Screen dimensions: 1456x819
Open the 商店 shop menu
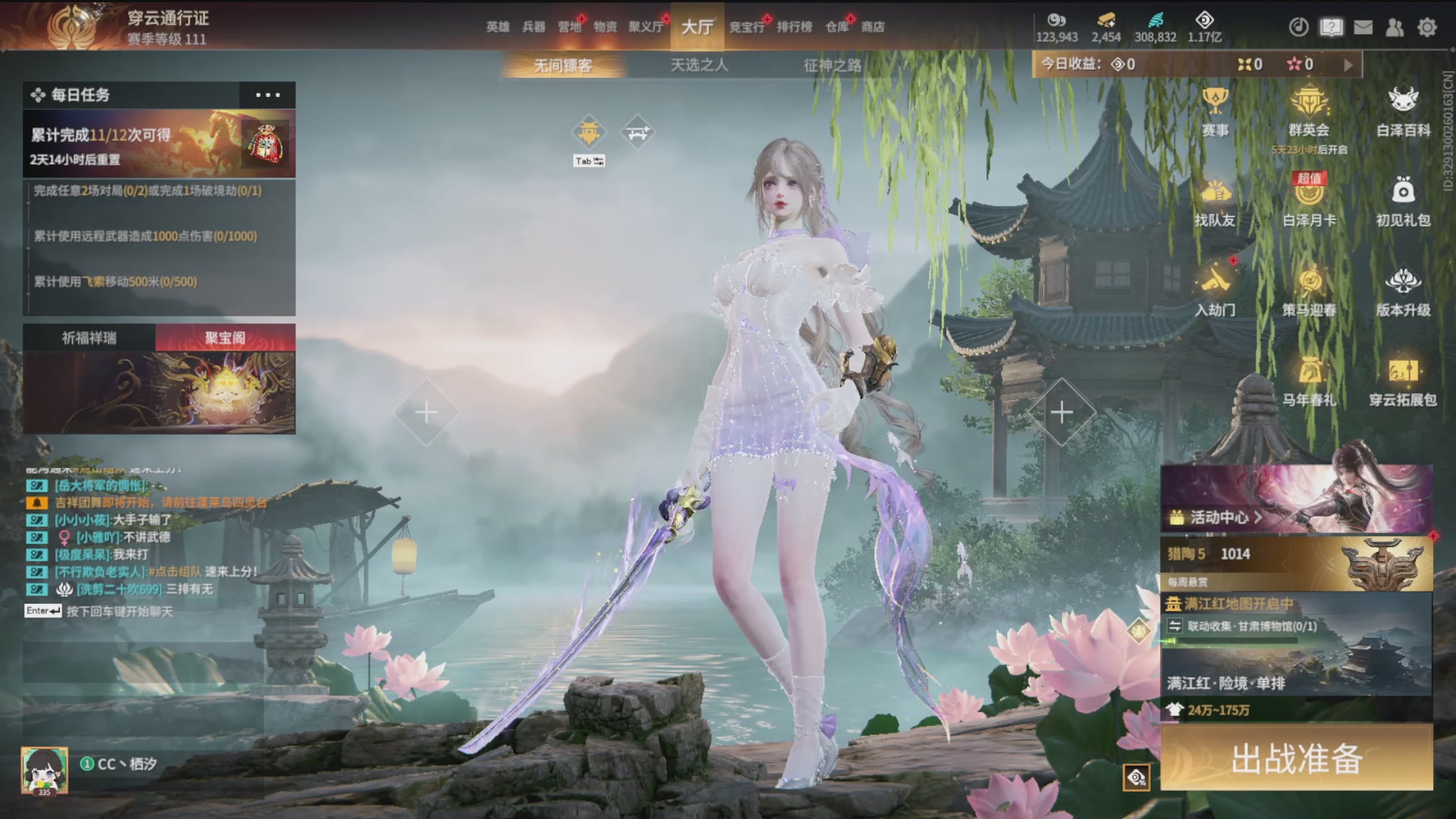pyautogui.click(x=873, y=27)
